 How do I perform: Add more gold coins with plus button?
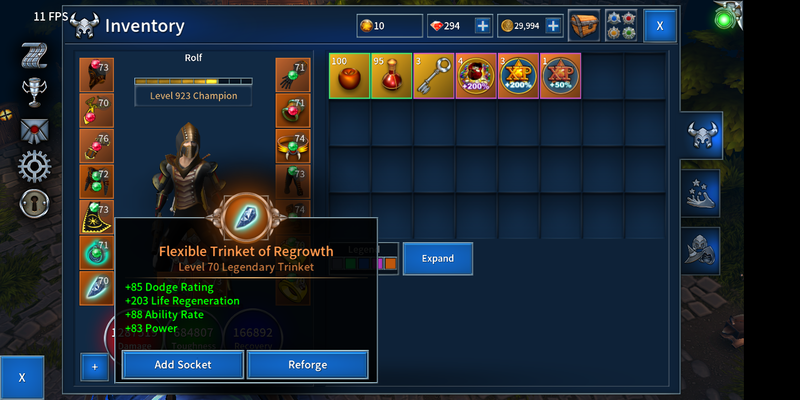552,26
